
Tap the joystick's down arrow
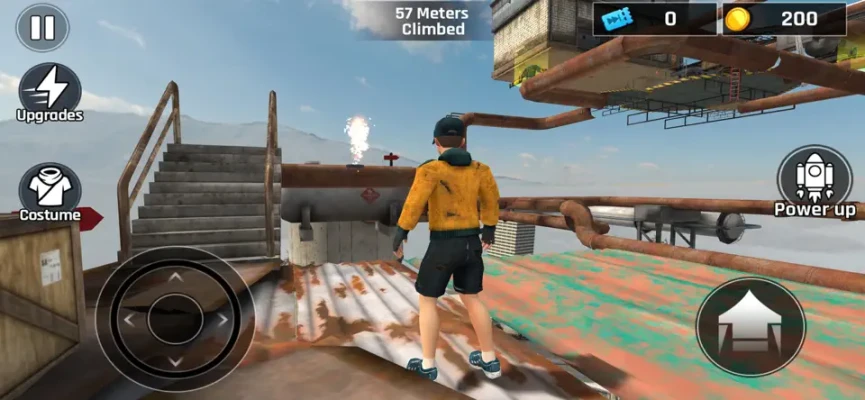coord(174,362)
